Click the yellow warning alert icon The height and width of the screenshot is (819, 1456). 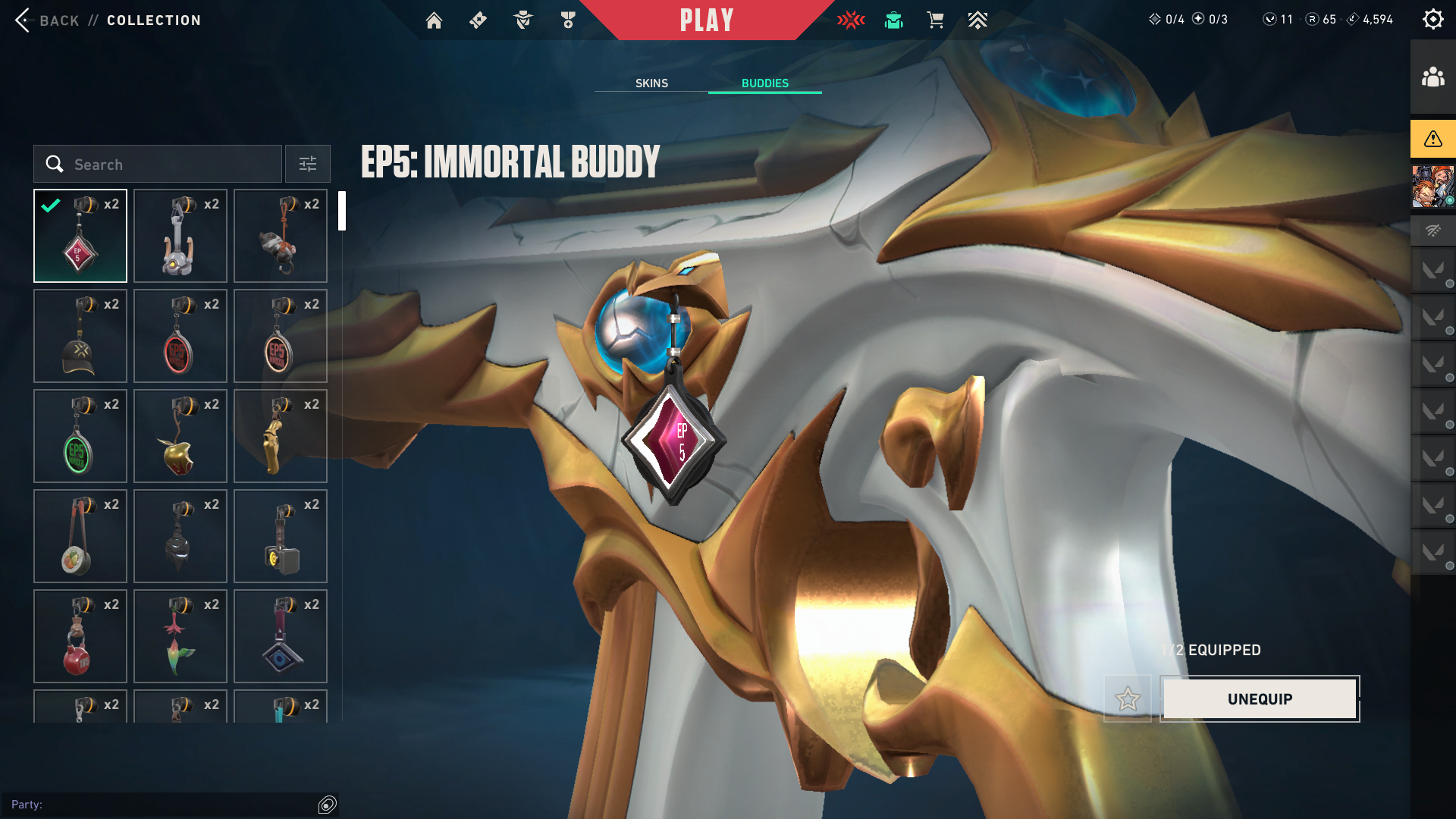[1432, 139]
